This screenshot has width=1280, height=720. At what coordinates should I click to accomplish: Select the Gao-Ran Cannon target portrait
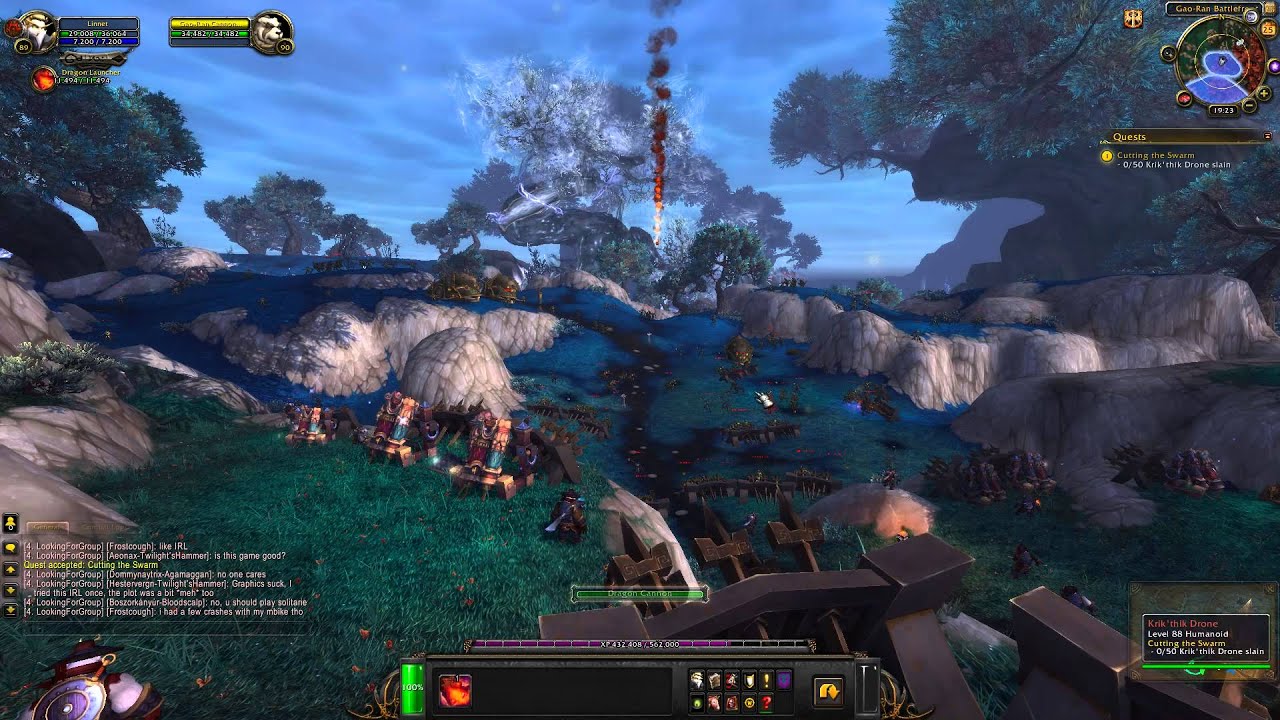coord(270,32)
